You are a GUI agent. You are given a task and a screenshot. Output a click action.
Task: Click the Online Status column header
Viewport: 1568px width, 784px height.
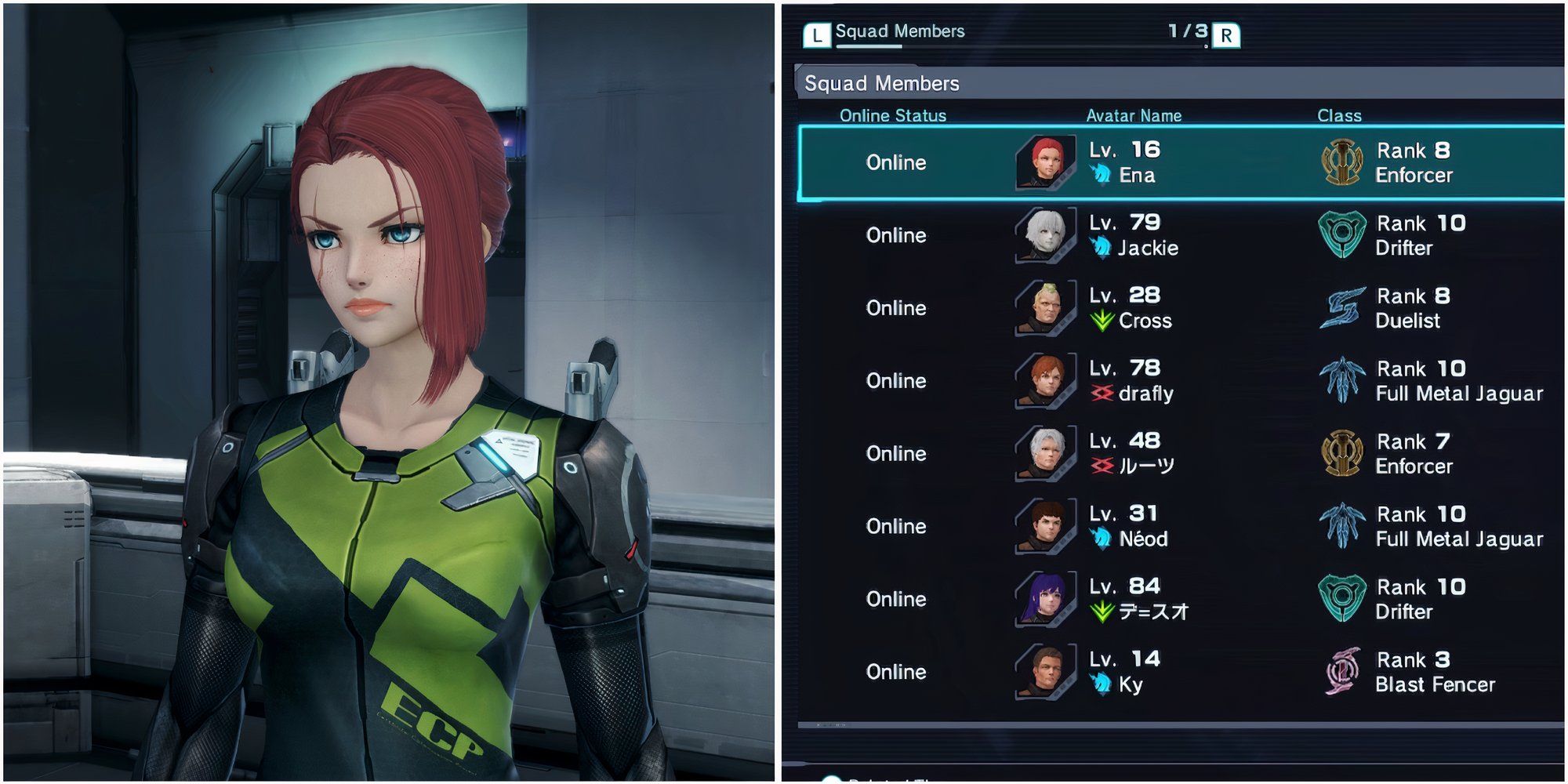893,116
